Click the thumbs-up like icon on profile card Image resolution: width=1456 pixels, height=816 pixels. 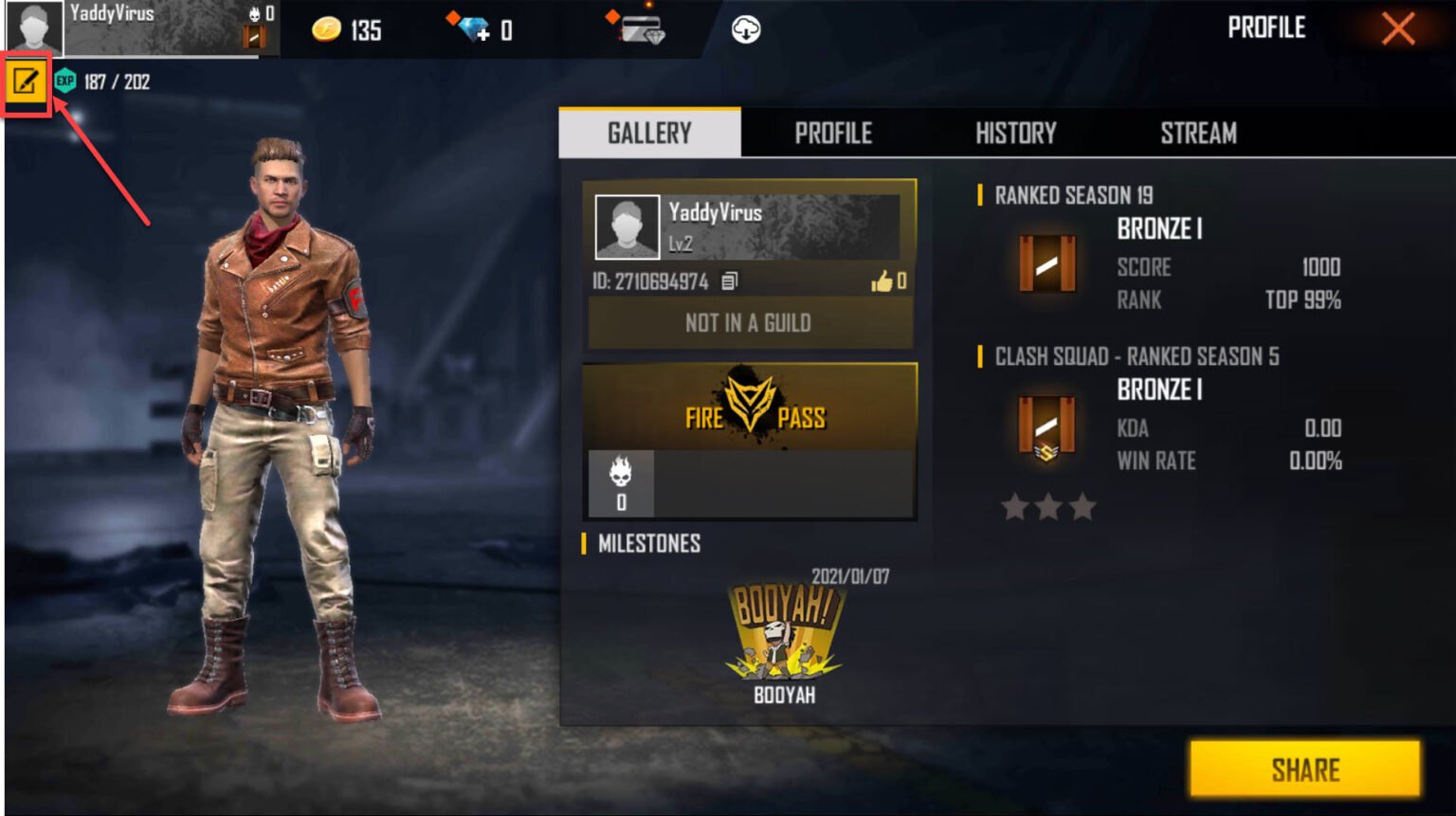click(883, 279)
